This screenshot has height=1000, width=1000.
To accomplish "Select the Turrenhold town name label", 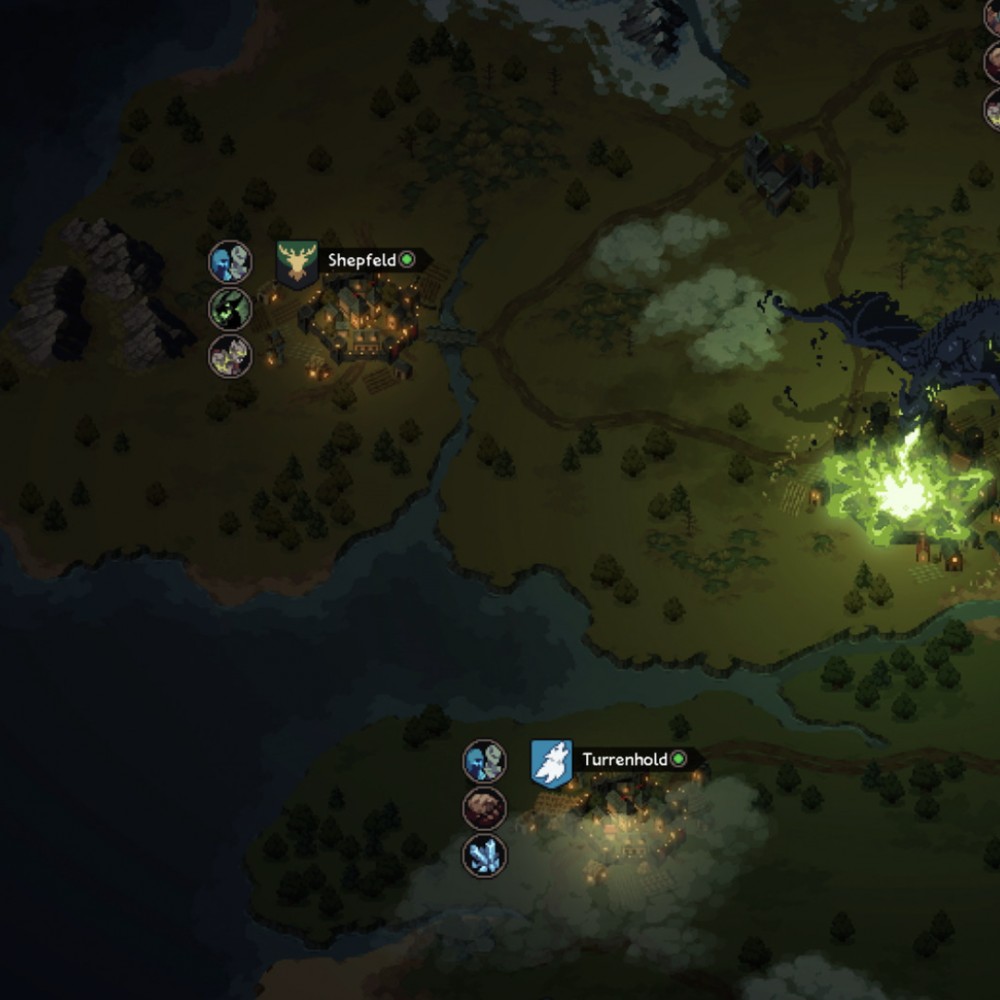I will coord(625,759).
